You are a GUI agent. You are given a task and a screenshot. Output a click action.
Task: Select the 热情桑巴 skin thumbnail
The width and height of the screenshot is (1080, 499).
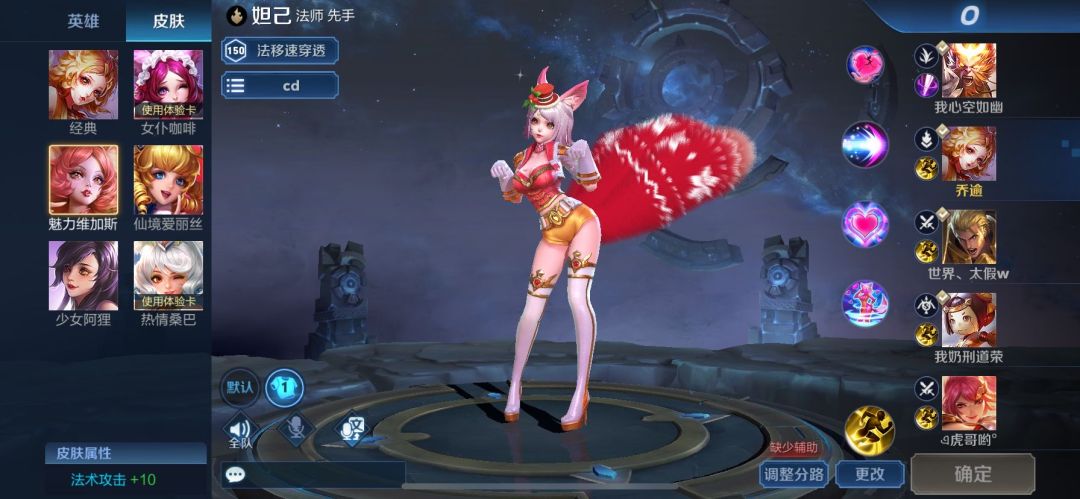point(168,276)
